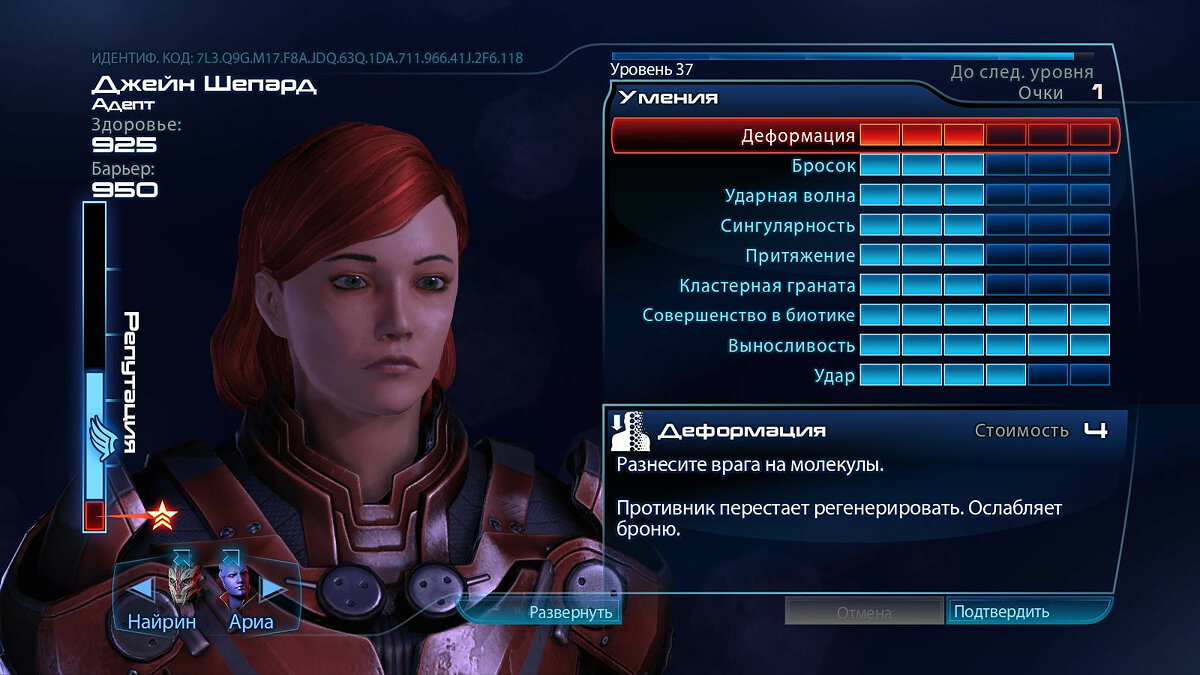Image resolution: width=1200 pixels, height=675 pixels.
Task: Pick the Выносливость skill row
Action: (792, 346)
